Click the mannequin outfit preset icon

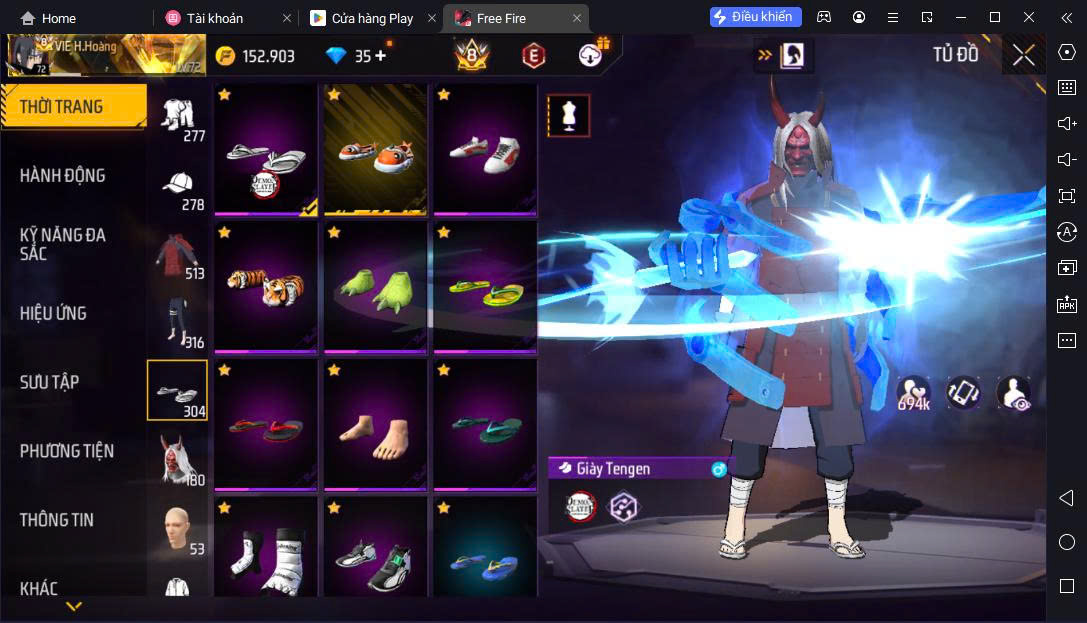pyautogui.click(x=568, y=116)
